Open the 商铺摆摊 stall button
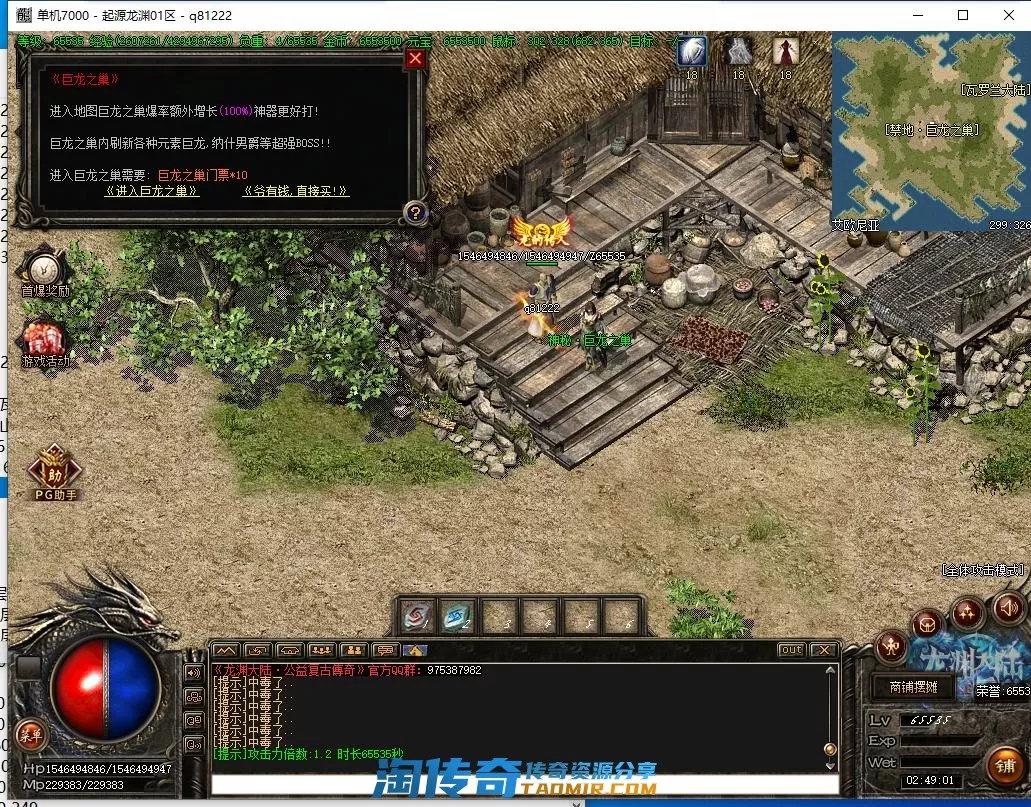The image size is (1031, 807). (x=906, y=687)
